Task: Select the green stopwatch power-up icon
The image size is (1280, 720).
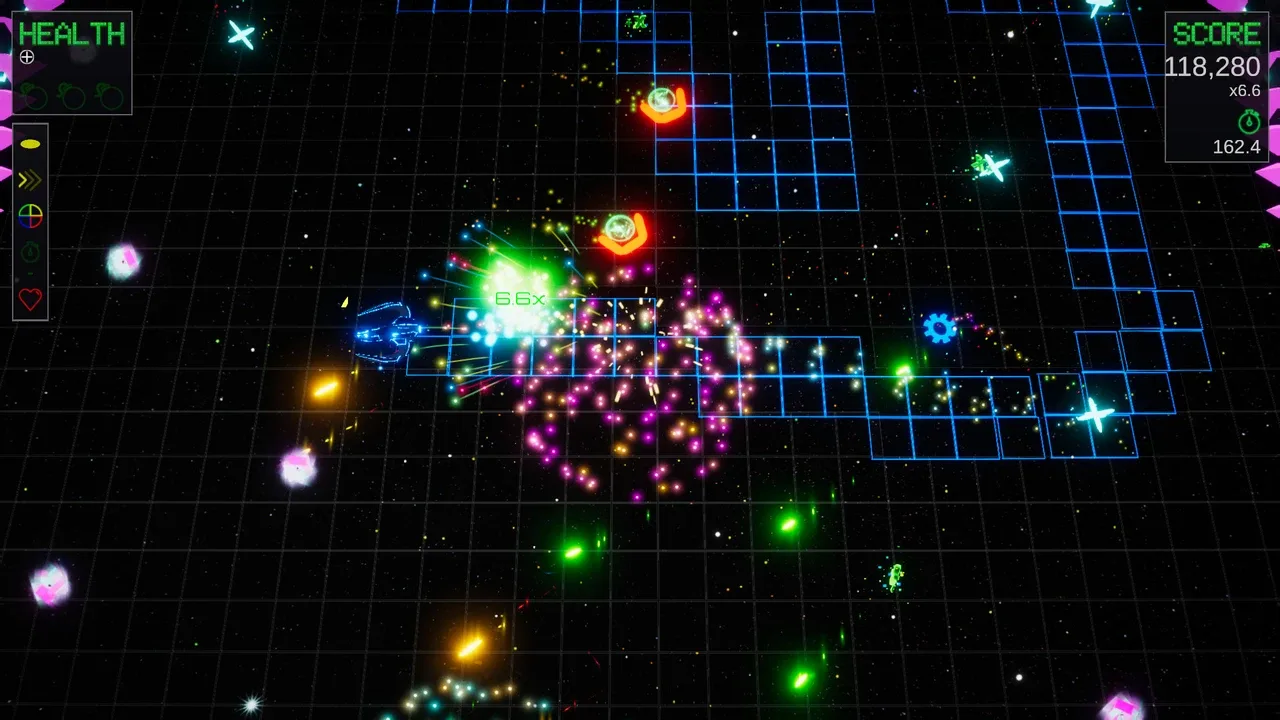Action: tap(30, 253)
